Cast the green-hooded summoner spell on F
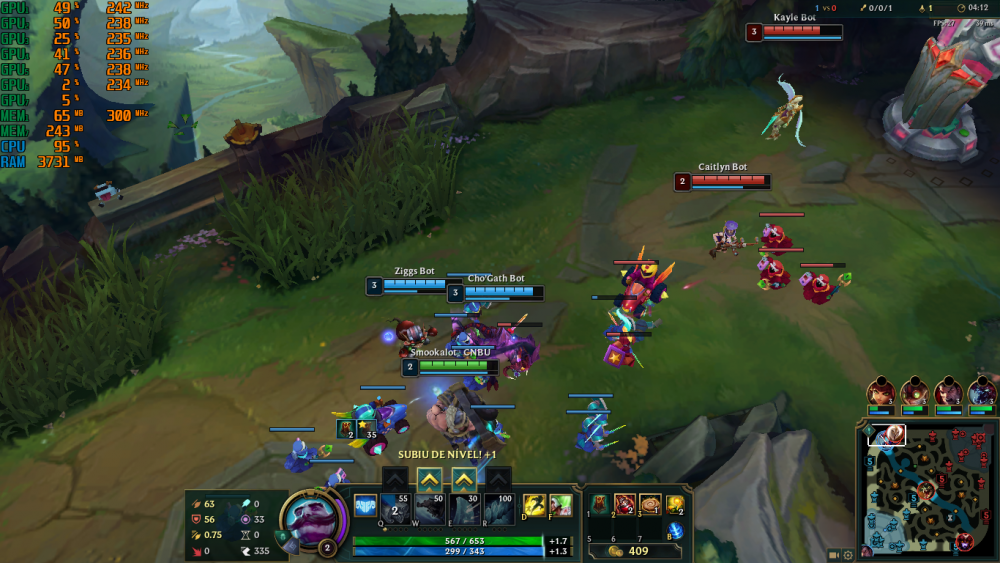The width and height of the screenshot is (1000, 563). (560, 505)
